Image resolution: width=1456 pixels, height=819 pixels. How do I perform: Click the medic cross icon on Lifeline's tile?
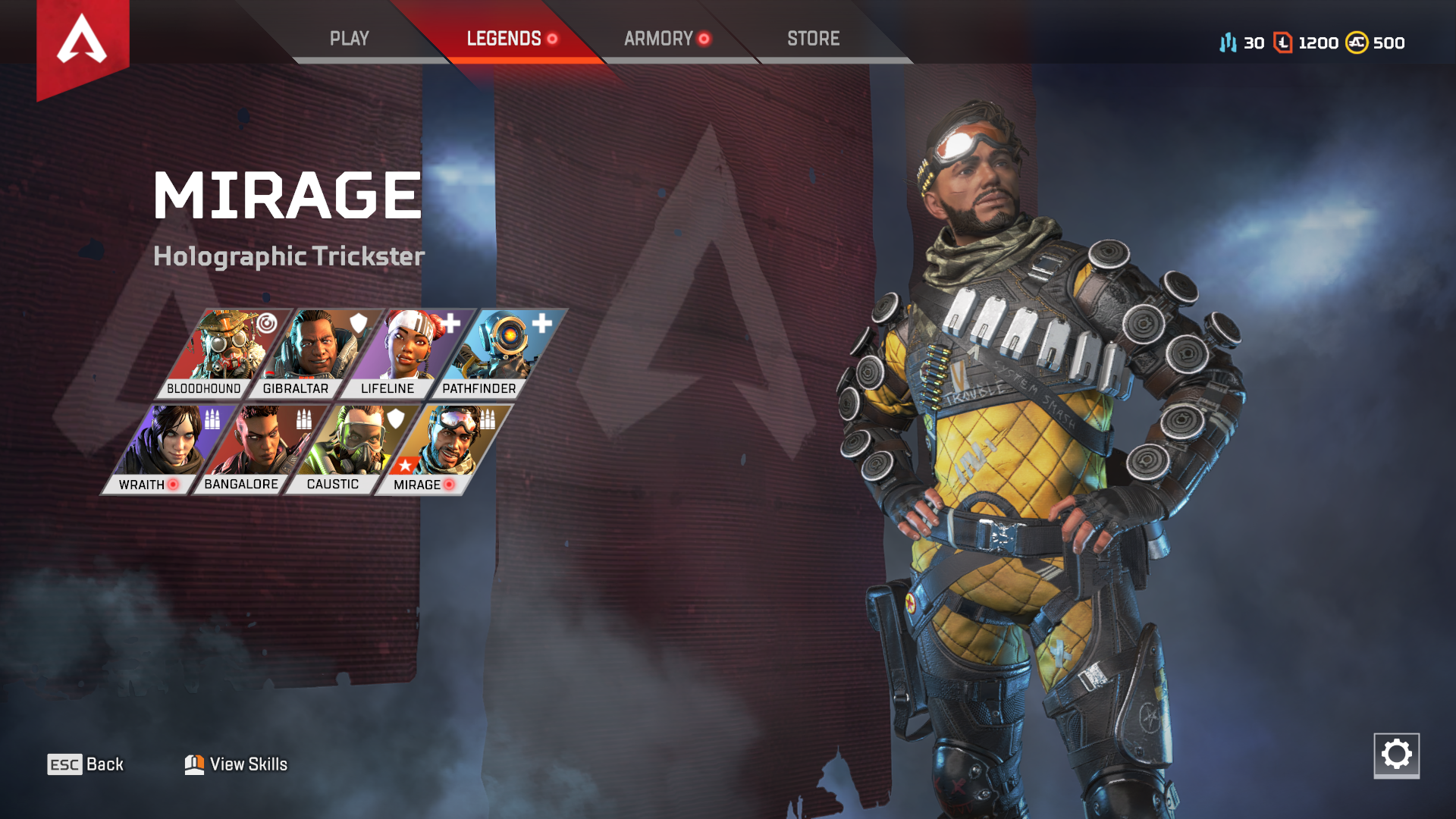[x=451, y=324]
